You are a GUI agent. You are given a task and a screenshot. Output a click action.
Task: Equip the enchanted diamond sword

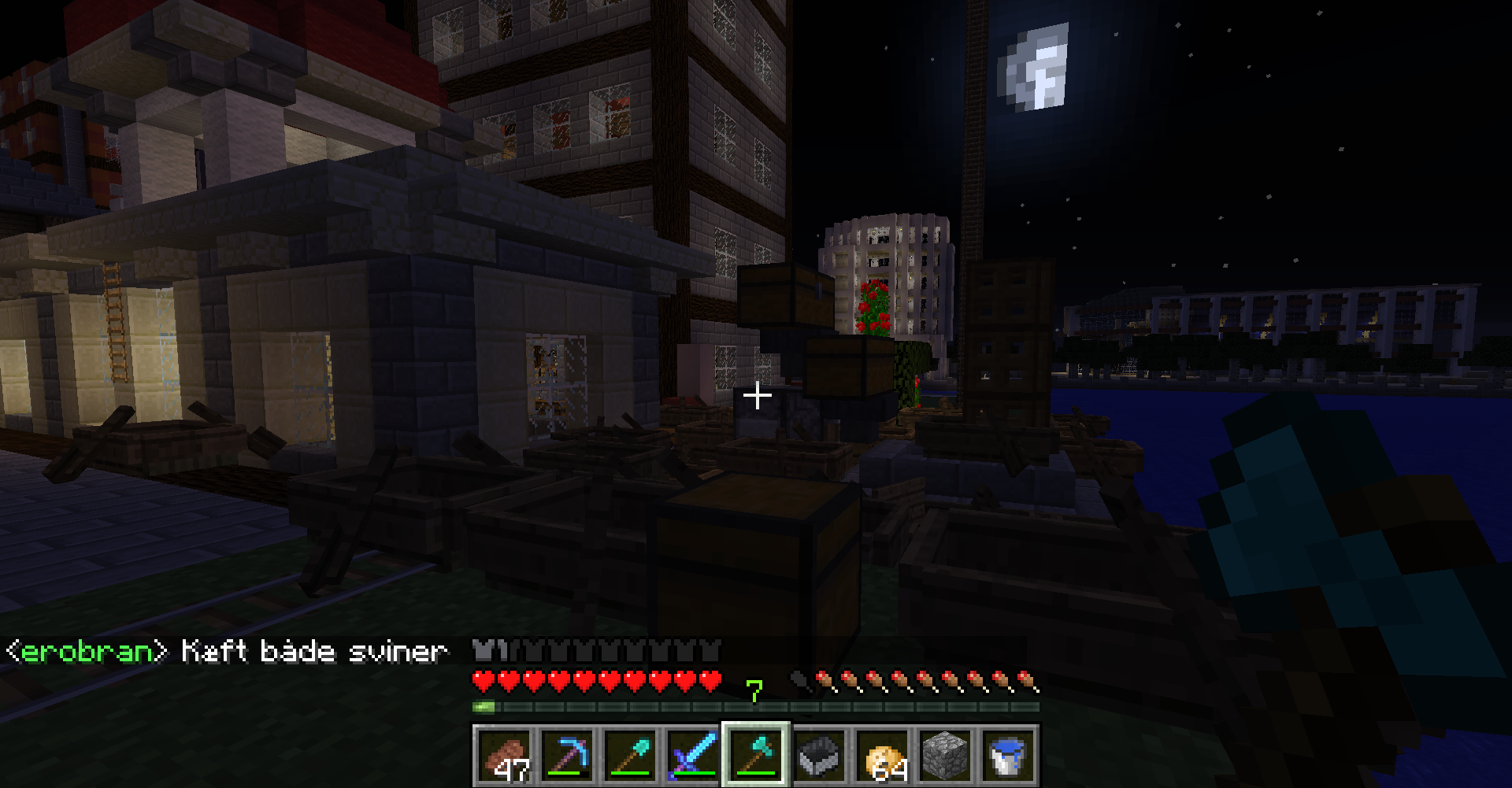click(694, 755)
